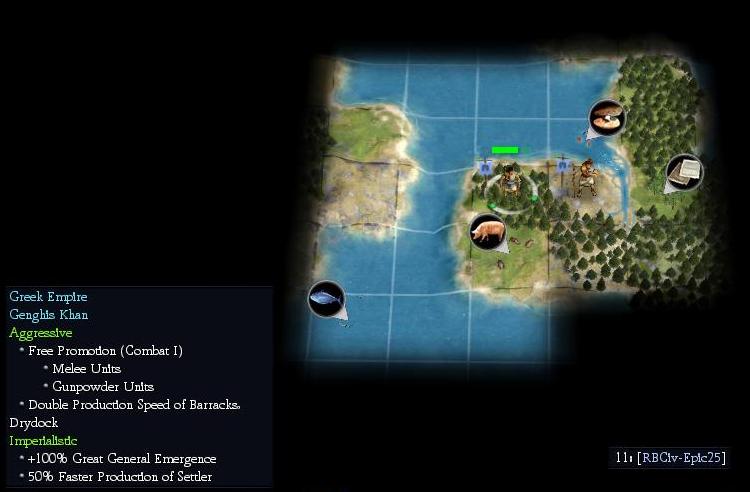The width and height of the screenshot is (750, 492).
Task: Select the settler unit with the selection ring
Action: [511, 182]
